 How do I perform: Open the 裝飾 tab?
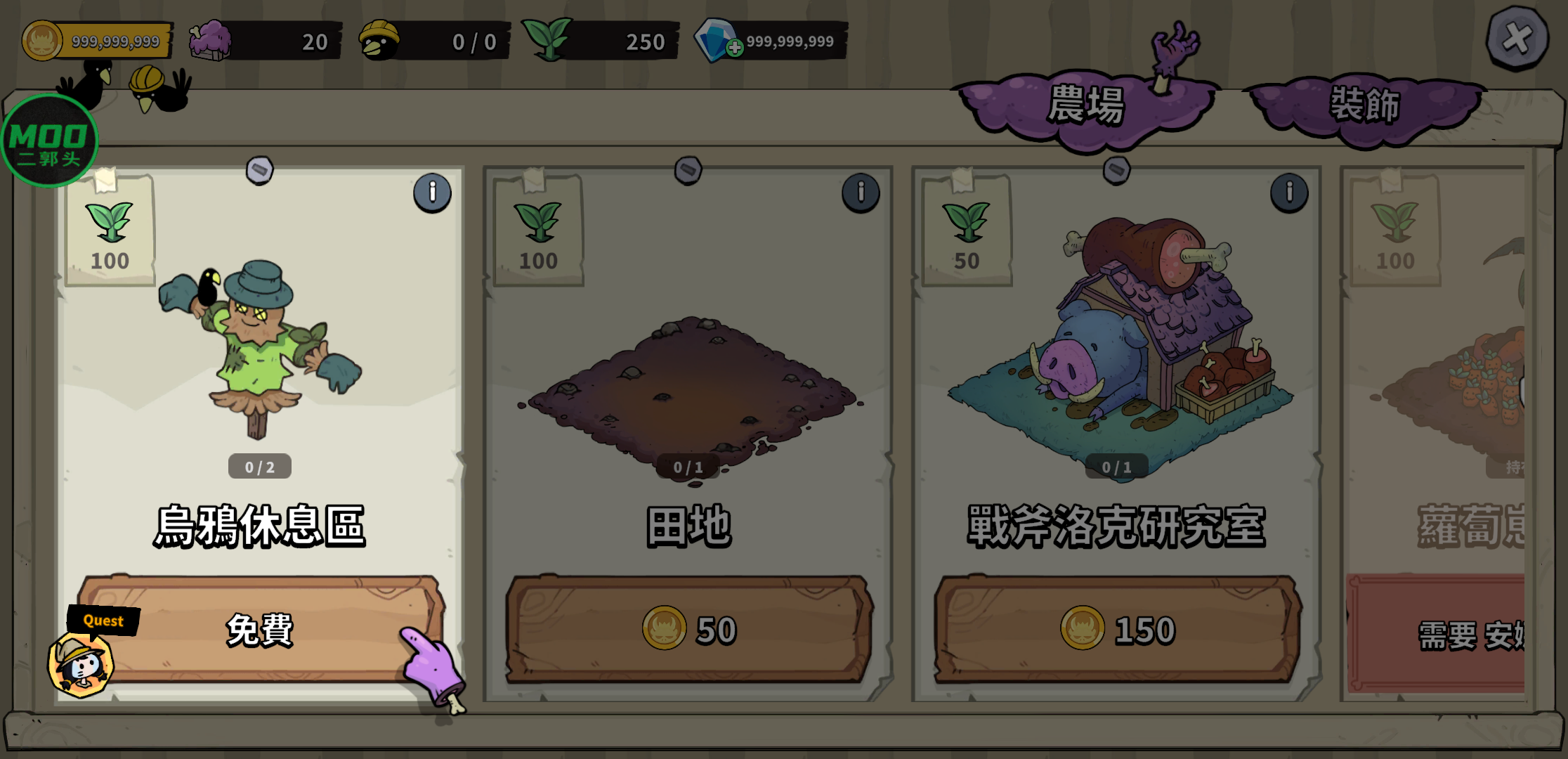click(1364, 106)
